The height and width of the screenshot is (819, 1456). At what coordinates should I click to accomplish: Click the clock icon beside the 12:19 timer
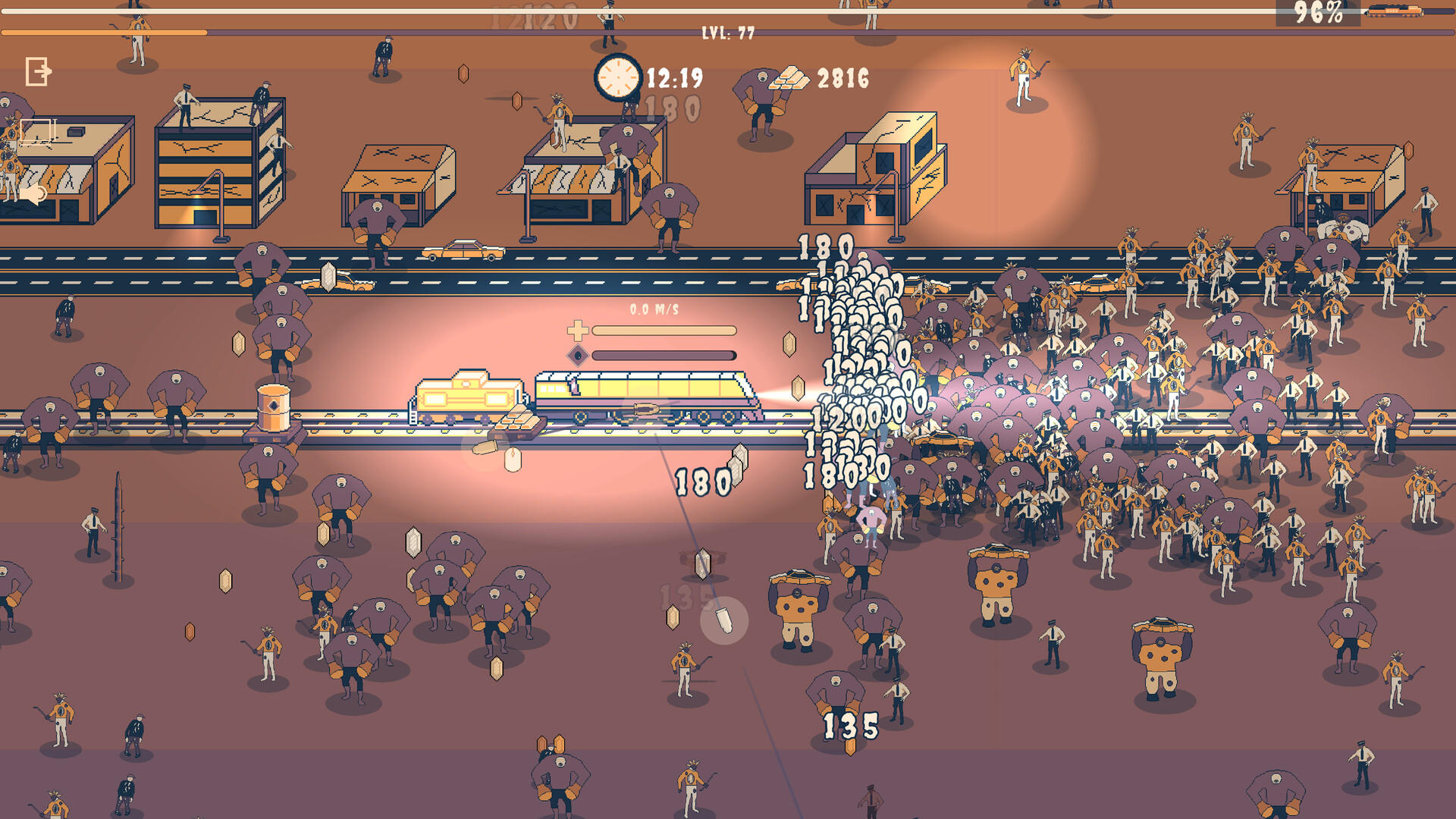(618, 76)
